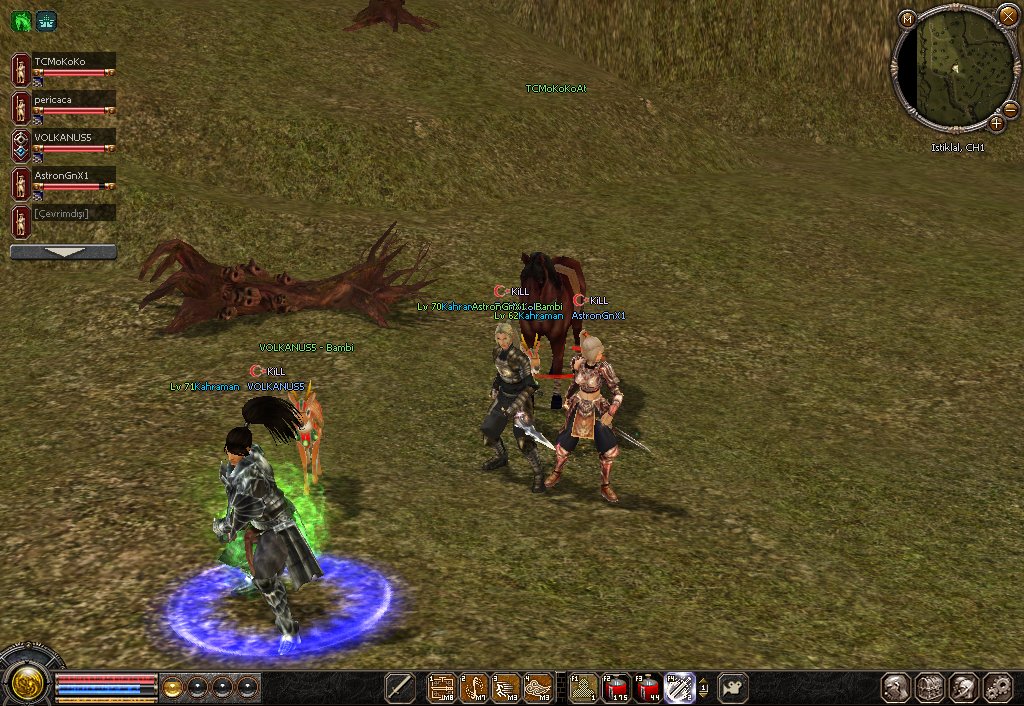
Task: Click the circular minimap
Action: 955,70
